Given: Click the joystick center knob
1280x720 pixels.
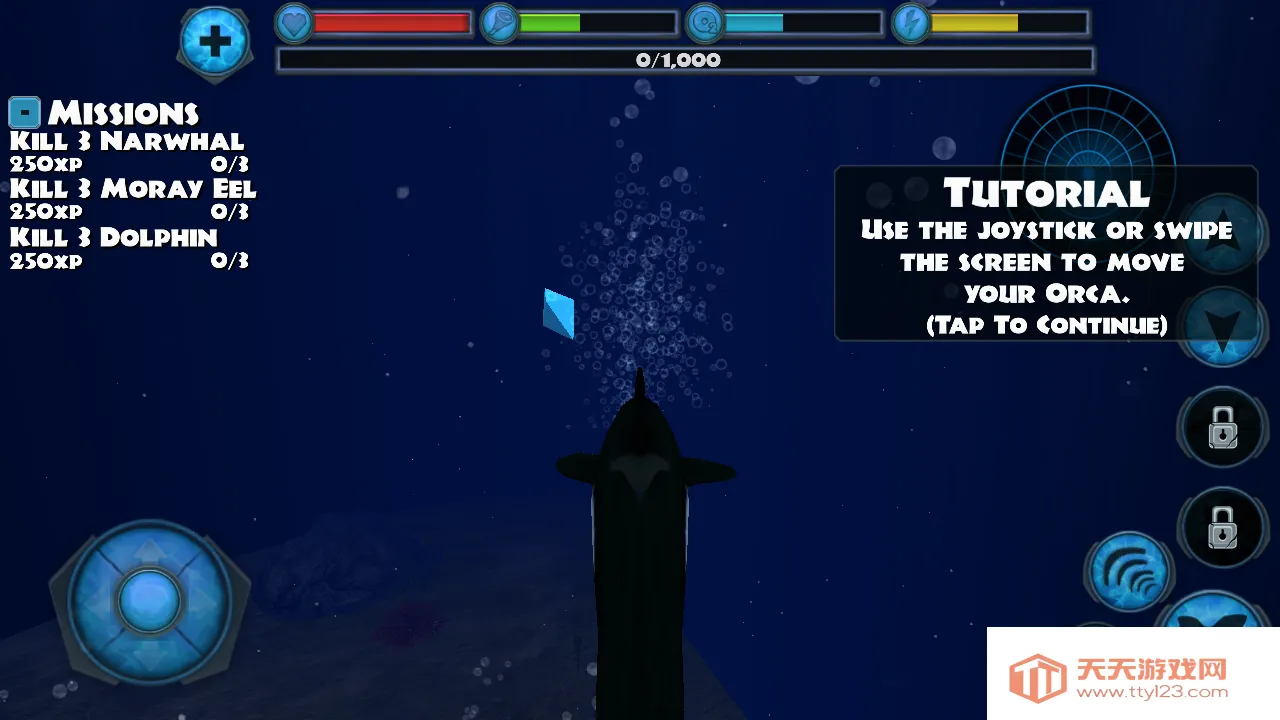Looking at the screenshot, I should tap(149, 601).
